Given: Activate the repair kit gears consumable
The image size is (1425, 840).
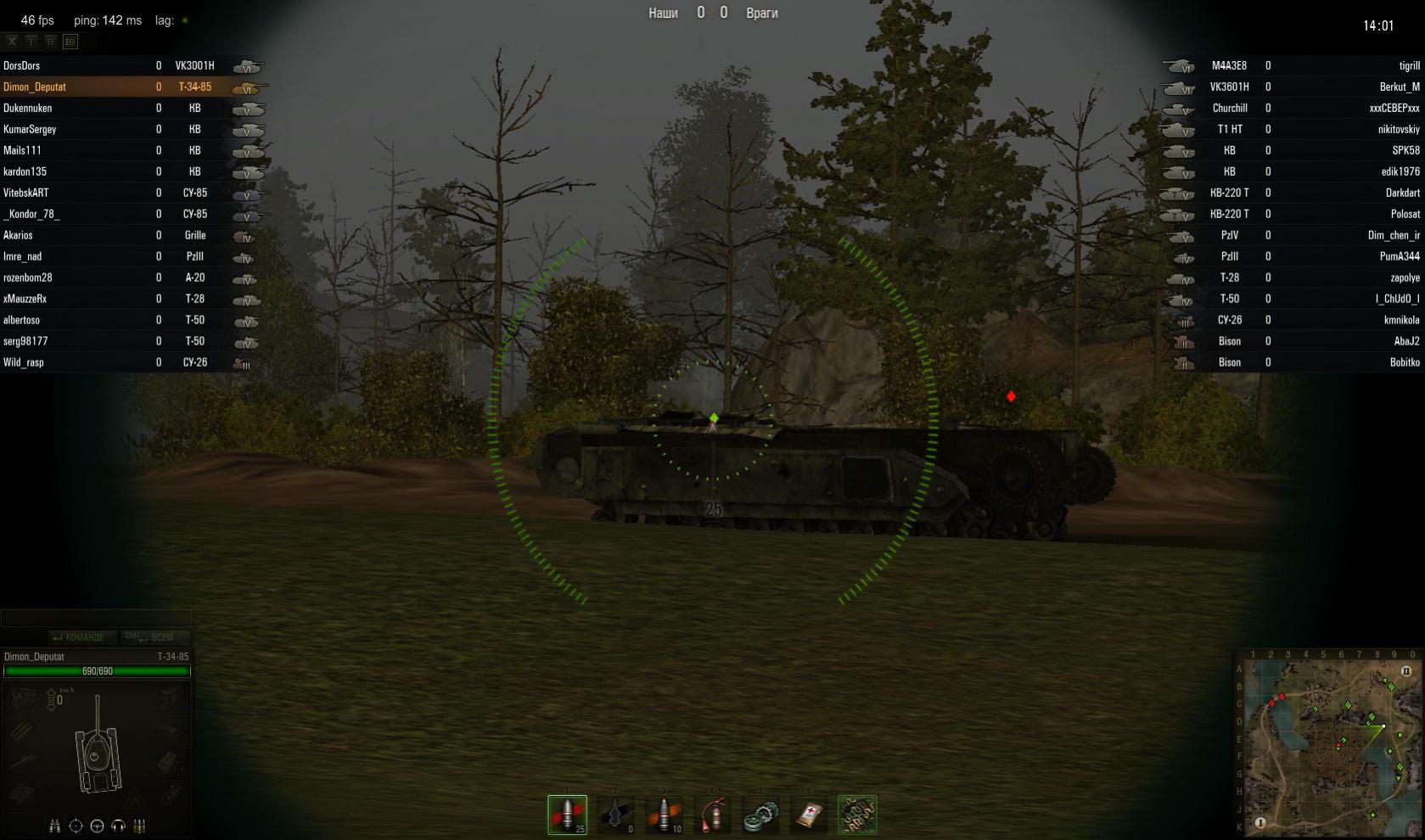Looking at the screenshot, I should pos(760,815).
